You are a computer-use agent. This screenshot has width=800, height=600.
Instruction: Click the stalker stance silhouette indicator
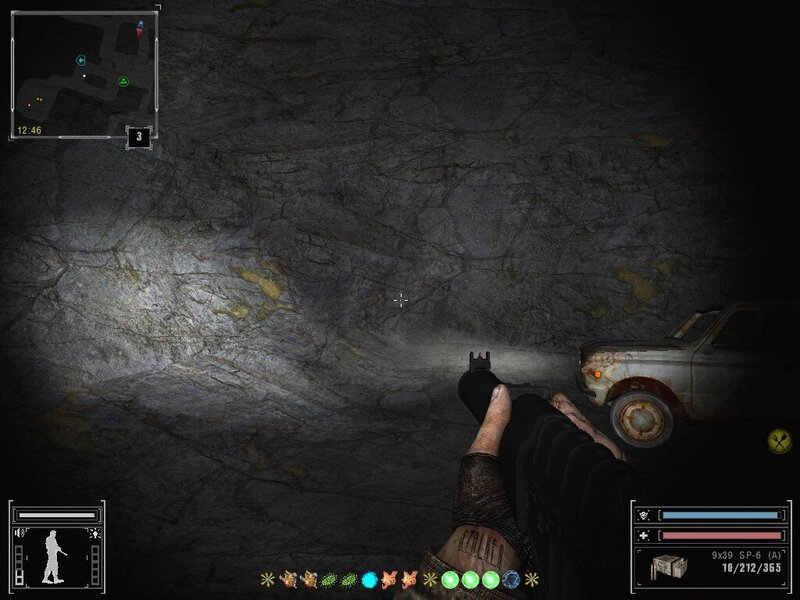tap(50, 557)
